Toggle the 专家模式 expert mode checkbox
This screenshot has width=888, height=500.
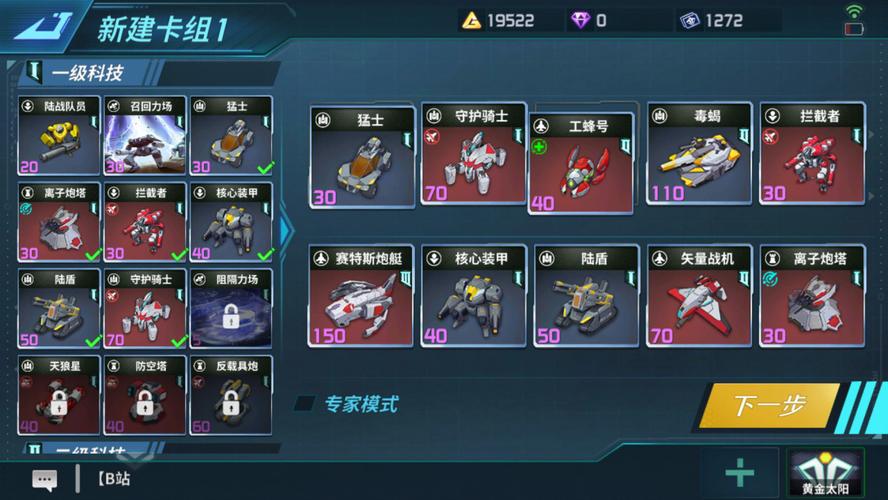tap(304, 405)
